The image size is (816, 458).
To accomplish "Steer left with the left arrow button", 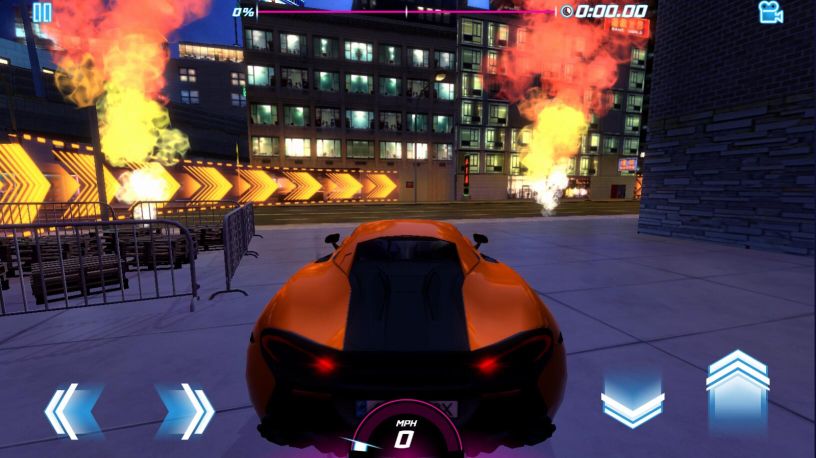I will 73,410.
